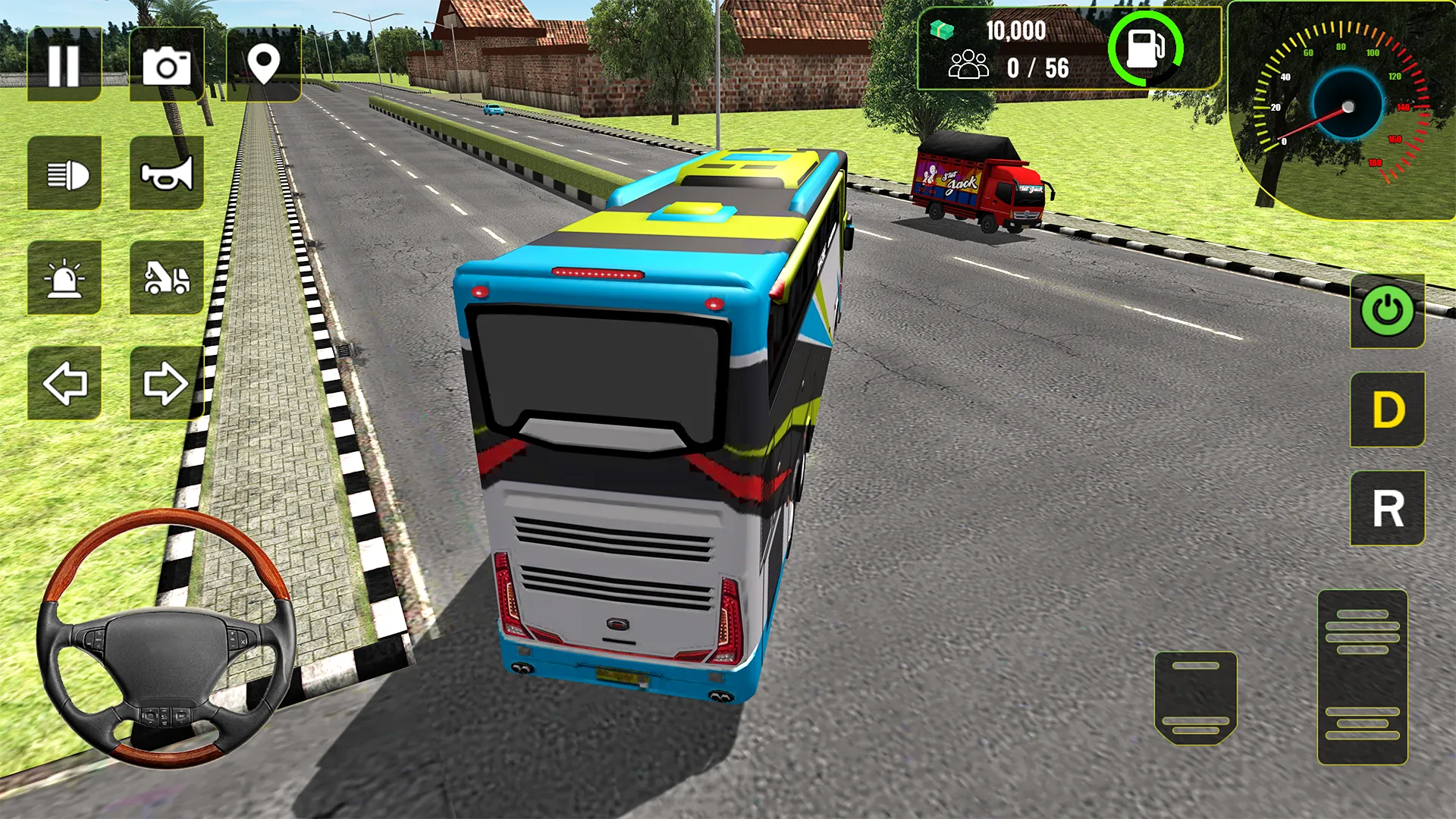
Task: Open the map with the location pin icon
Action: pos(265,64)
